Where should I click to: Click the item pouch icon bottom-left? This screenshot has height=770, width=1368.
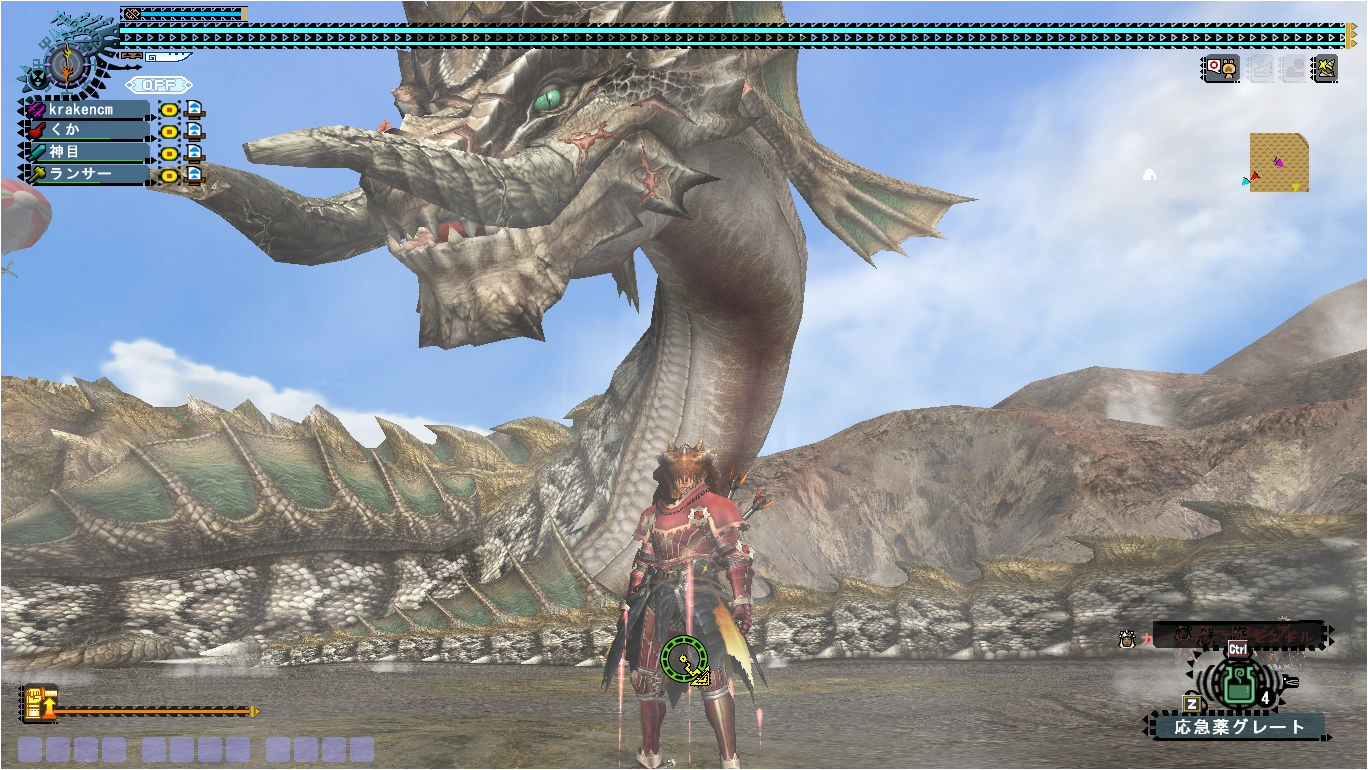pyautogui.click(x=38, y=703)
